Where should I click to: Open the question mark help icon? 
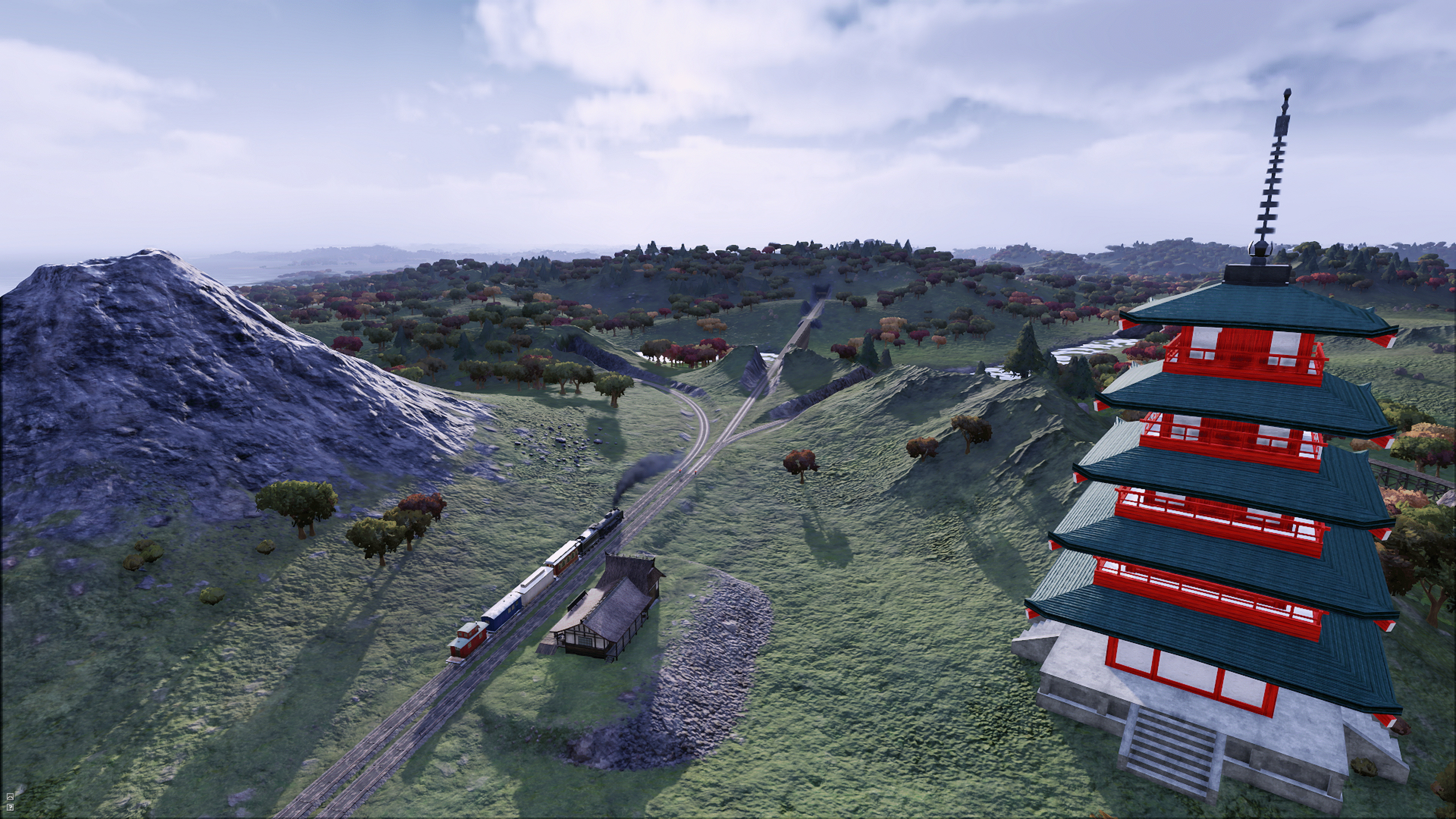click(x=10, y=807)
